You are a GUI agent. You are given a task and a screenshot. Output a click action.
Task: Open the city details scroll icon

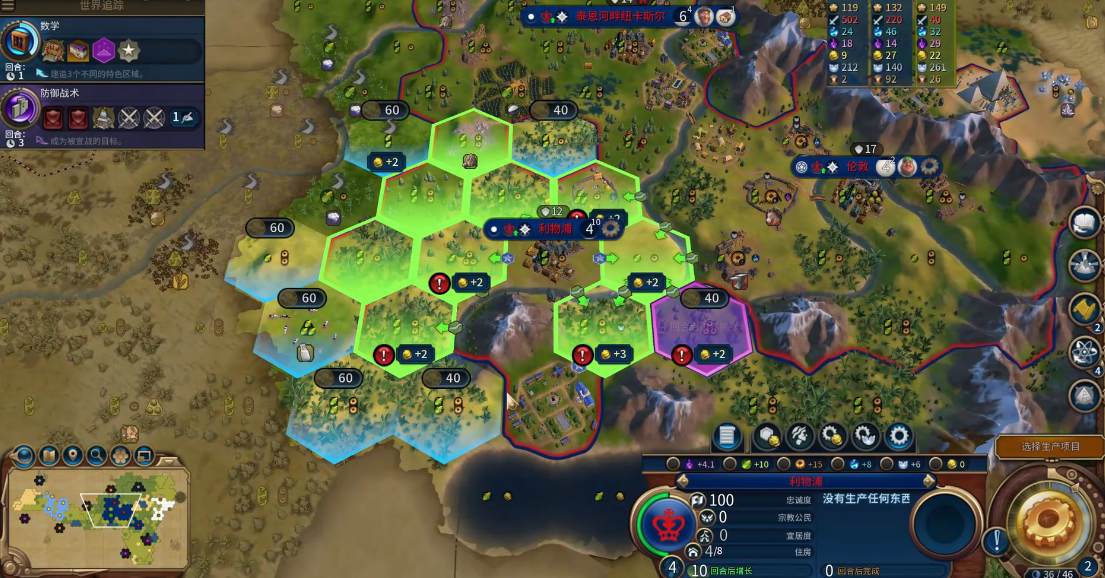(x=728, y=436)
